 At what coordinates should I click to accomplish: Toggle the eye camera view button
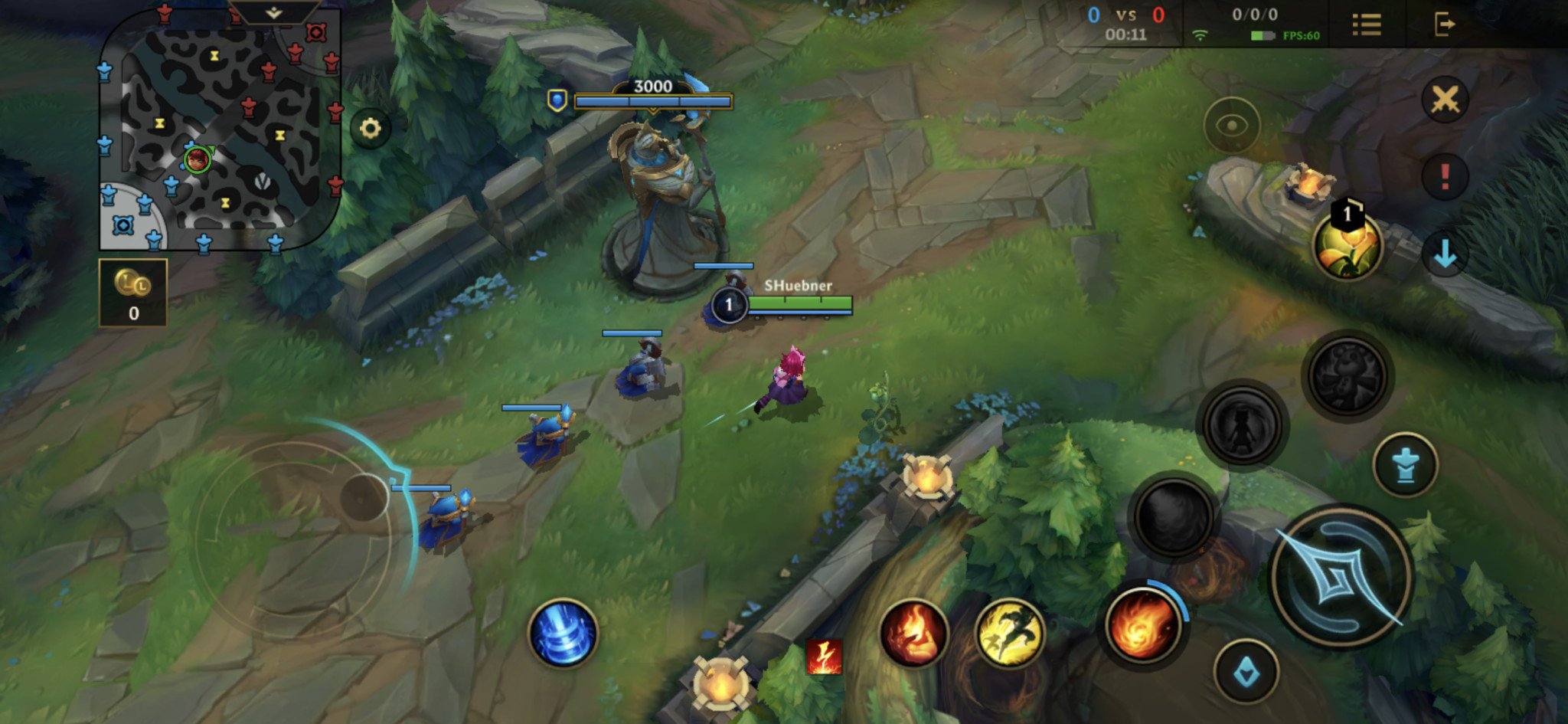coord(1231,125)
